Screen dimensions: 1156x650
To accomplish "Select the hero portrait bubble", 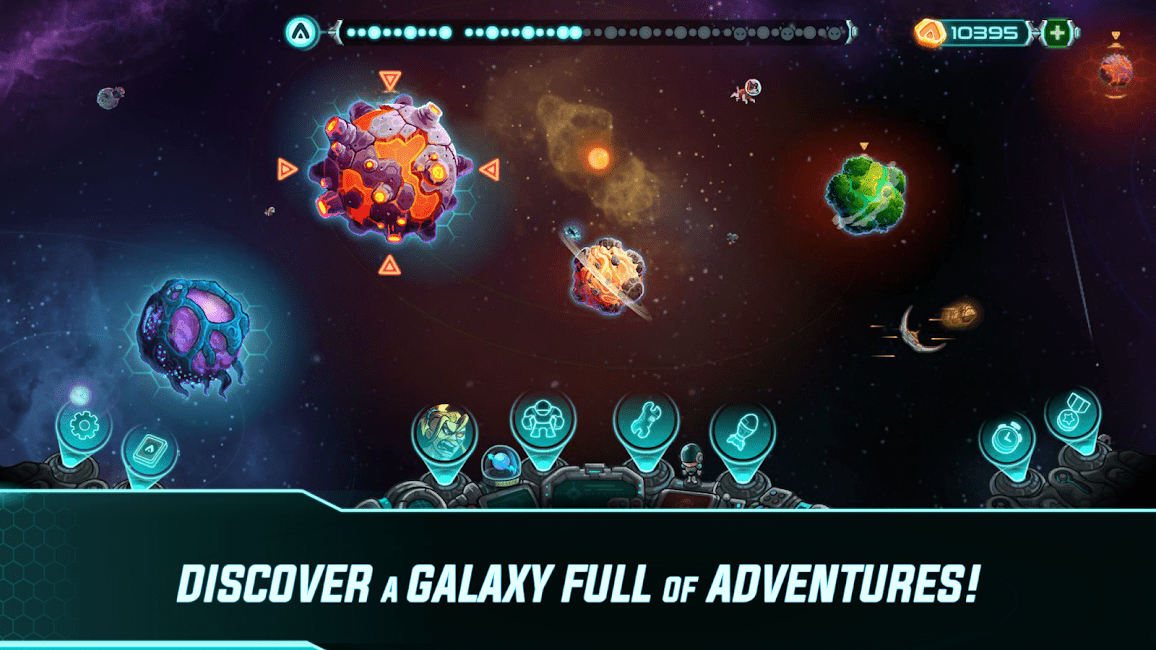I will coord(444,432).
